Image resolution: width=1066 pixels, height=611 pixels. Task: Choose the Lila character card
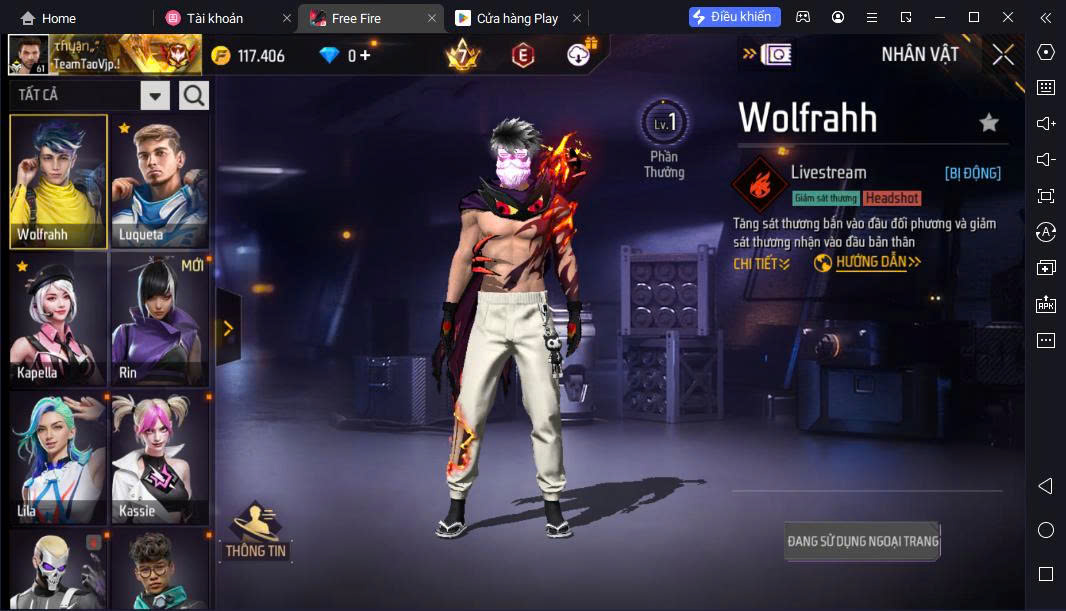(59, 457)
